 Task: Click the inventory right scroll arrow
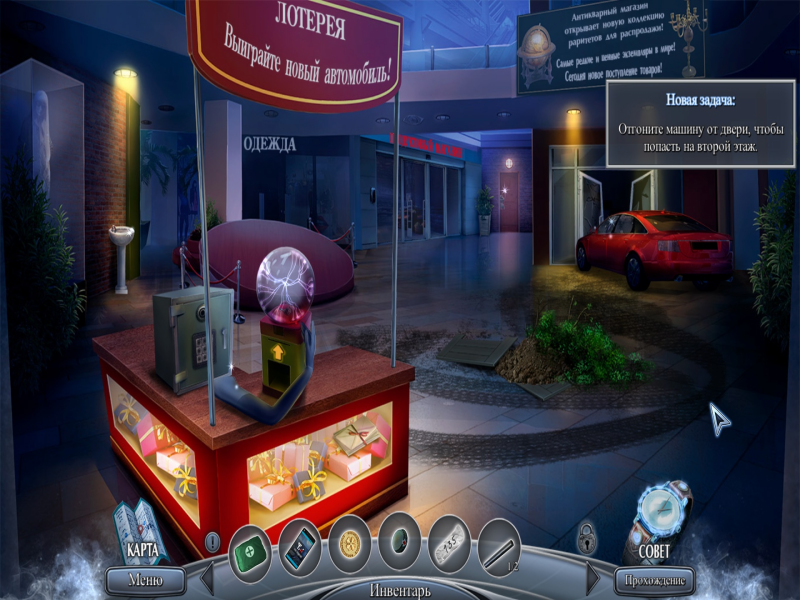[x=592, y=578]
